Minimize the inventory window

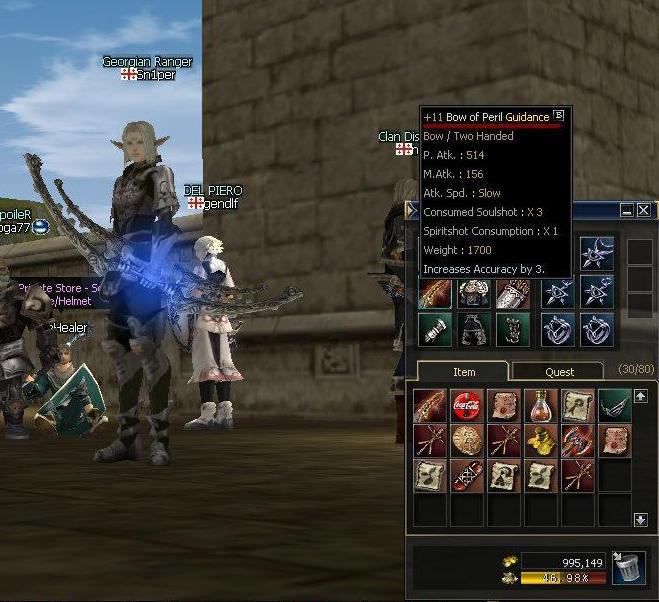click(626, 211)
